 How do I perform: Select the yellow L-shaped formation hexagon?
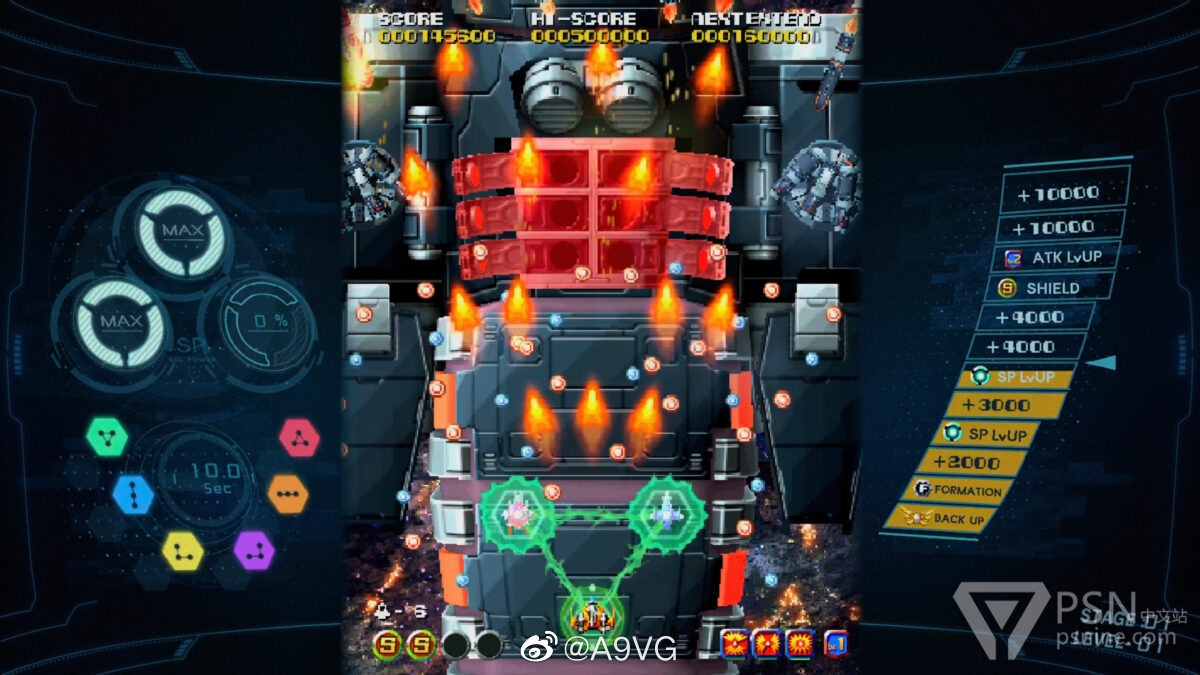click(x=183, y=550)
